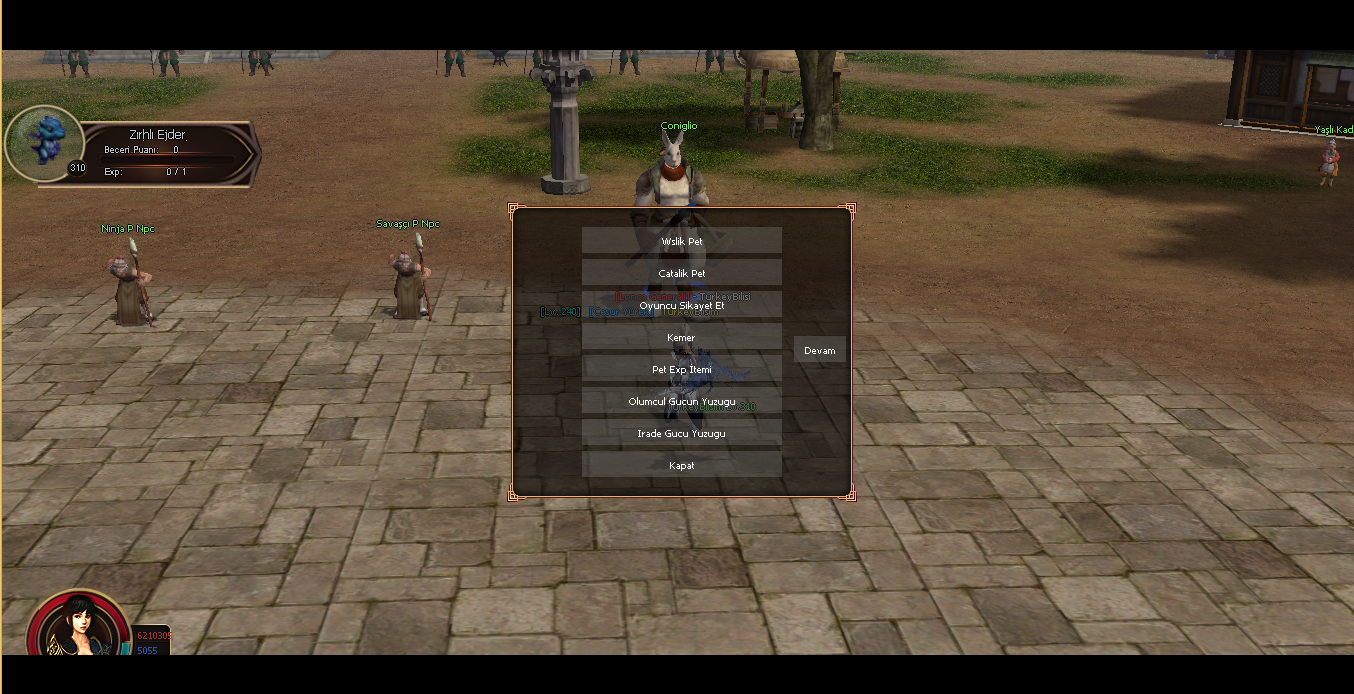
Task: Close the dialog with Kapat
Action: [681, 465]
